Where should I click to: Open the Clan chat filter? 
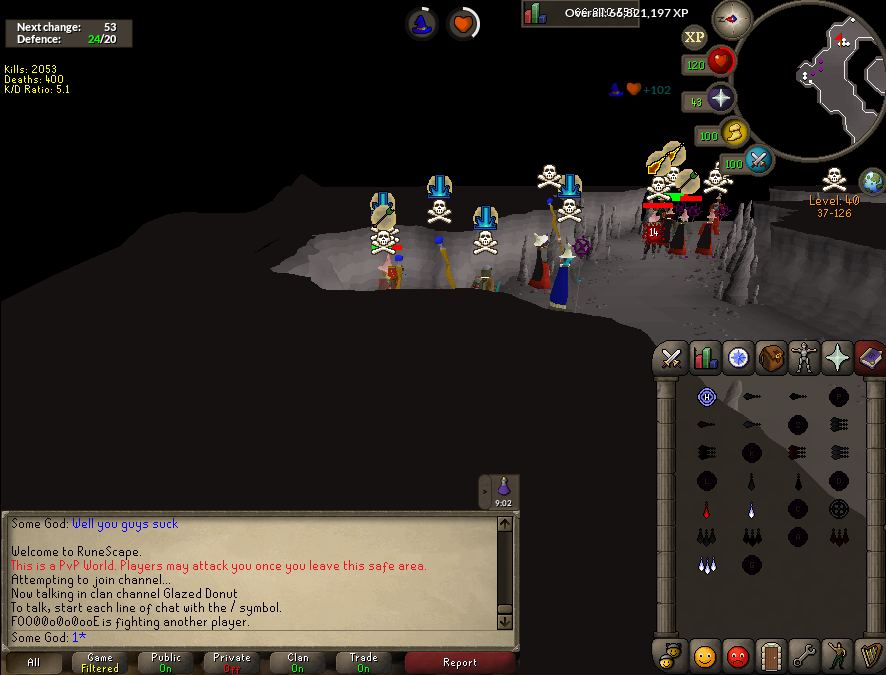coord(298,663)
